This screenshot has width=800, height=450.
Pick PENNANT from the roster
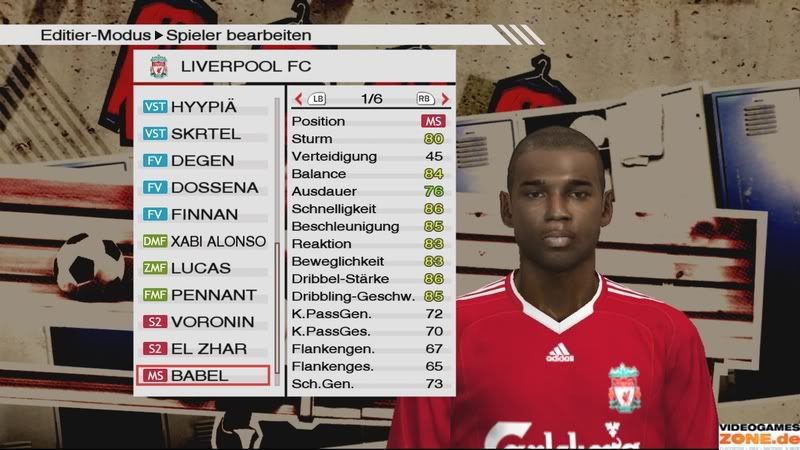(x=205, y=295)
